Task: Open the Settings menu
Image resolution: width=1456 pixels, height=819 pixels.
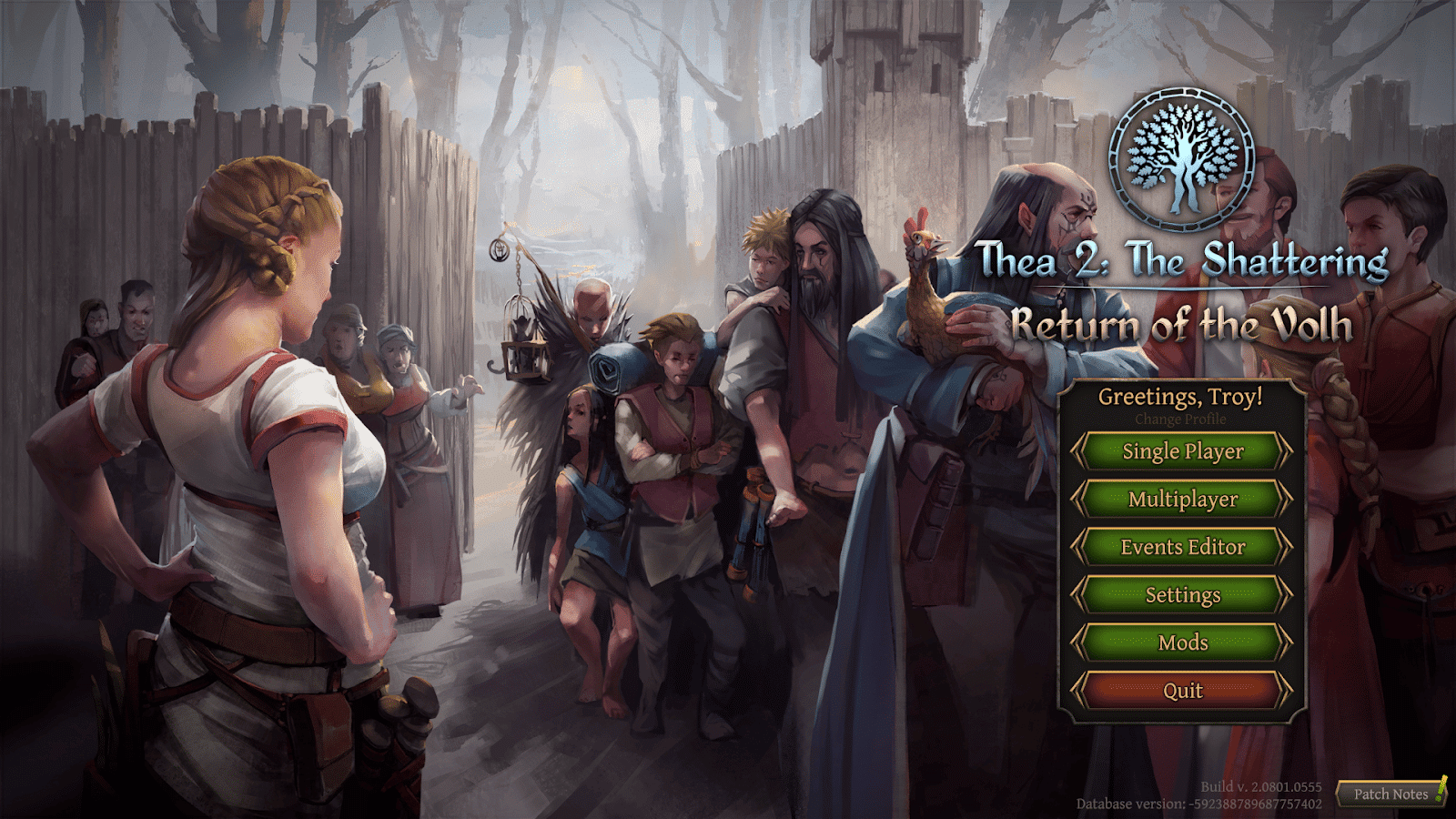Action: (x=1182, y=595)
